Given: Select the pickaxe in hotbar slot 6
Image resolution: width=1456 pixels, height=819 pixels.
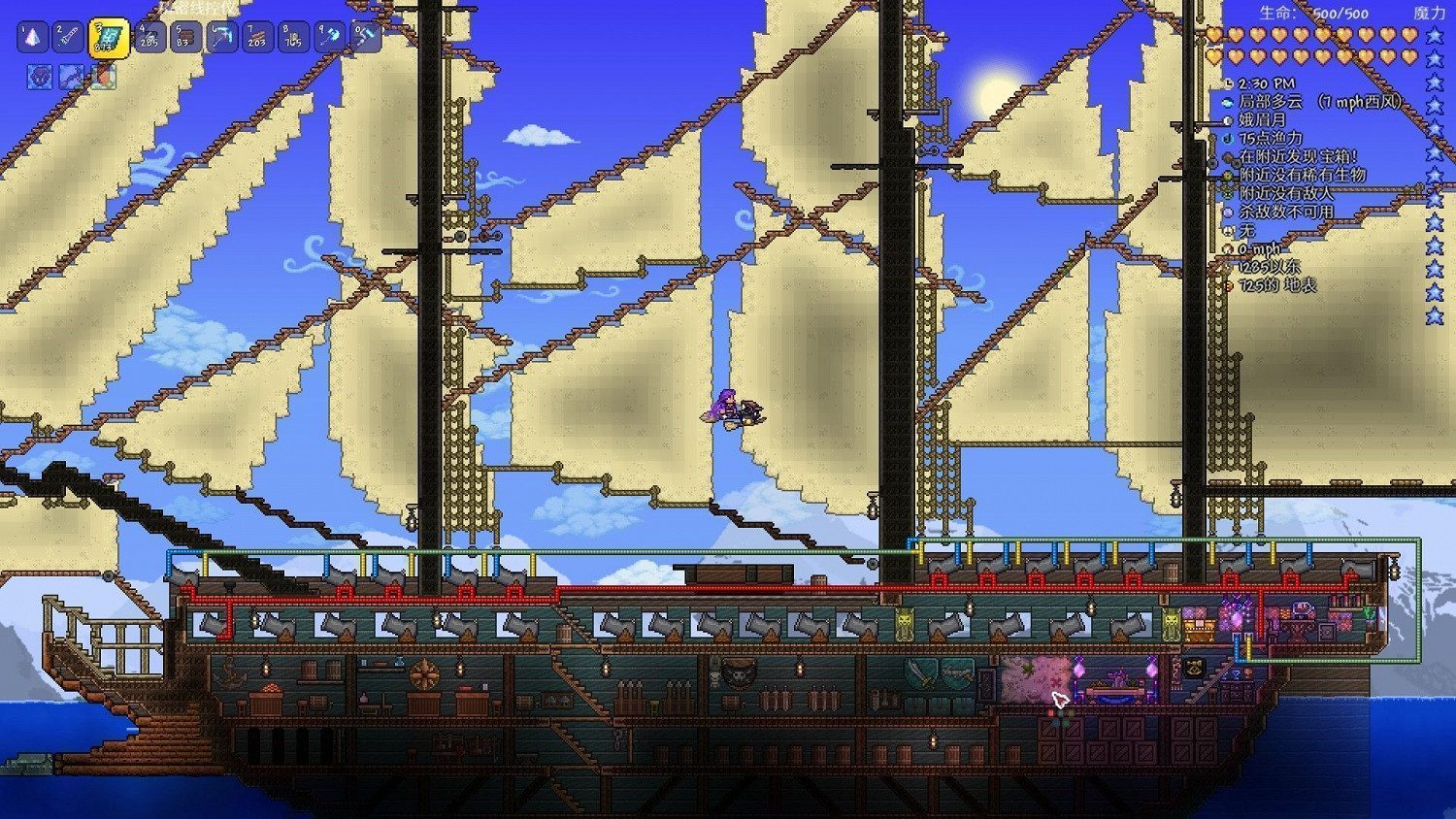Looking at the screenshot, I should click(x=221, y=38).
